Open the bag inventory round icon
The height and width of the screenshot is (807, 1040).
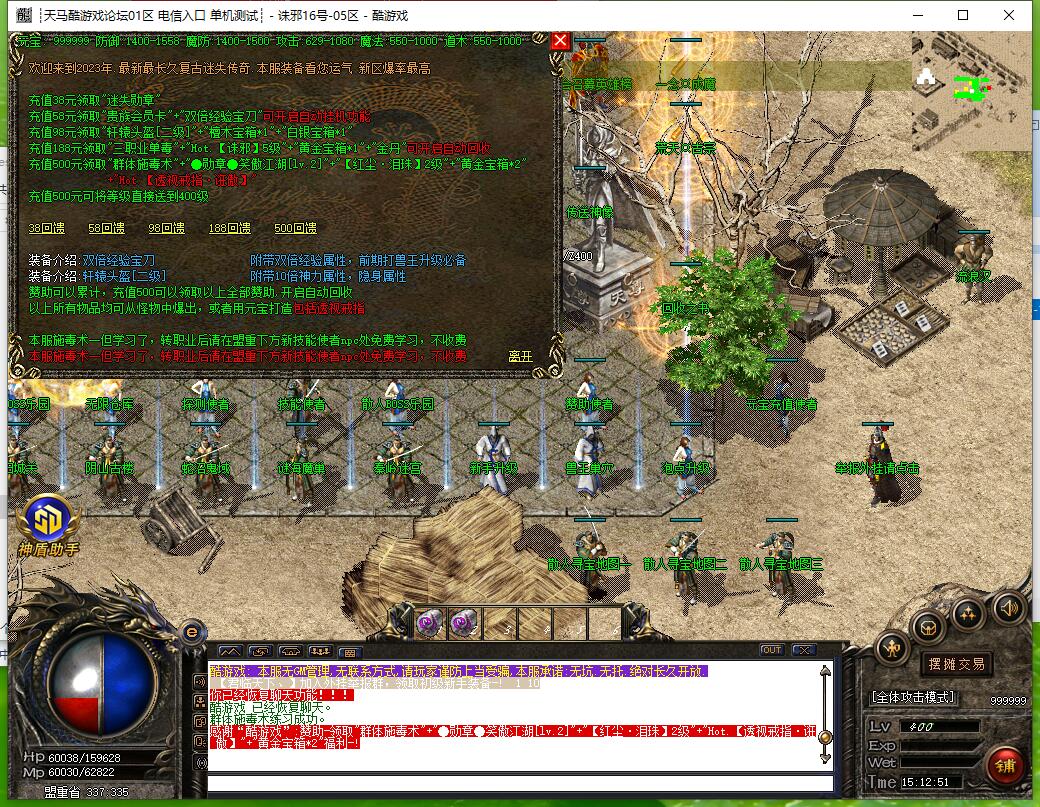[930, 627]
